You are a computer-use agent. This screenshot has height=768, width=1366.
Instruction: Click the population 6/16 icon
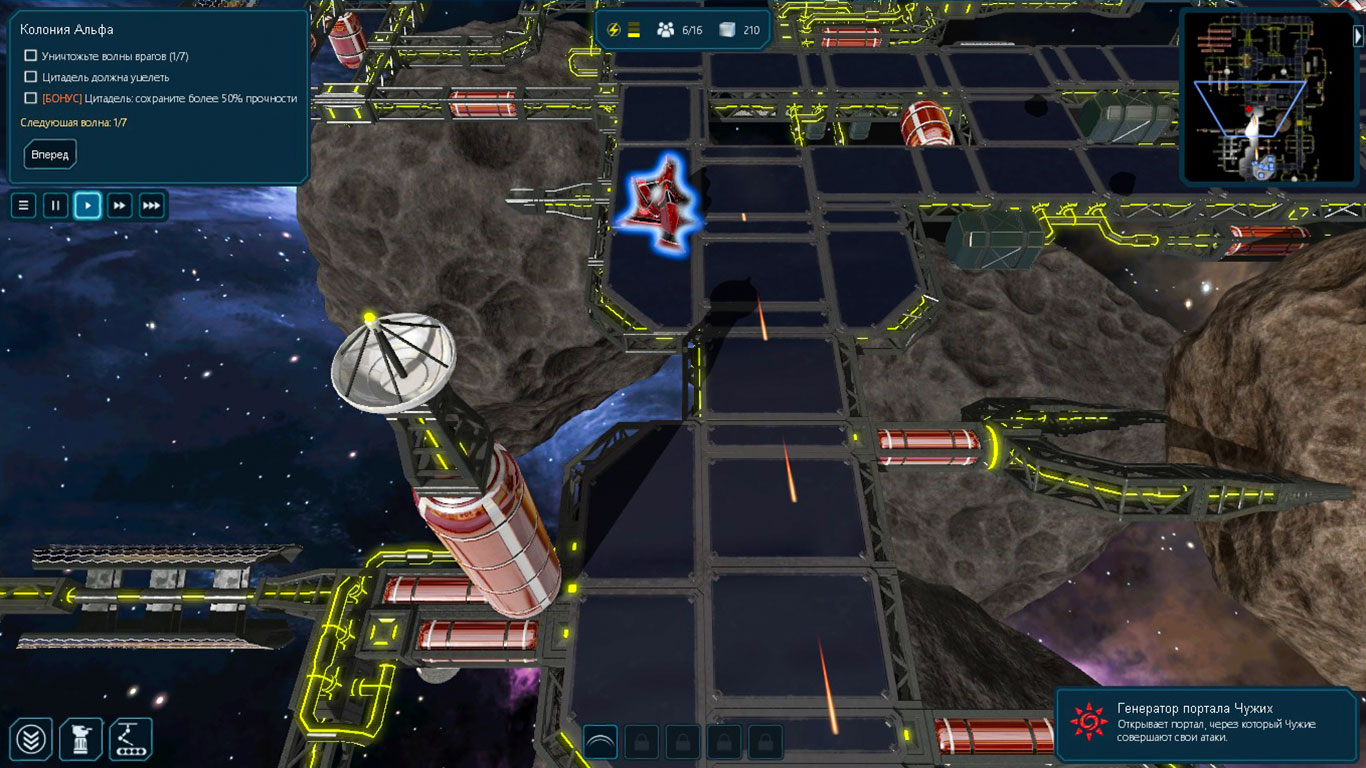[666, 30]
